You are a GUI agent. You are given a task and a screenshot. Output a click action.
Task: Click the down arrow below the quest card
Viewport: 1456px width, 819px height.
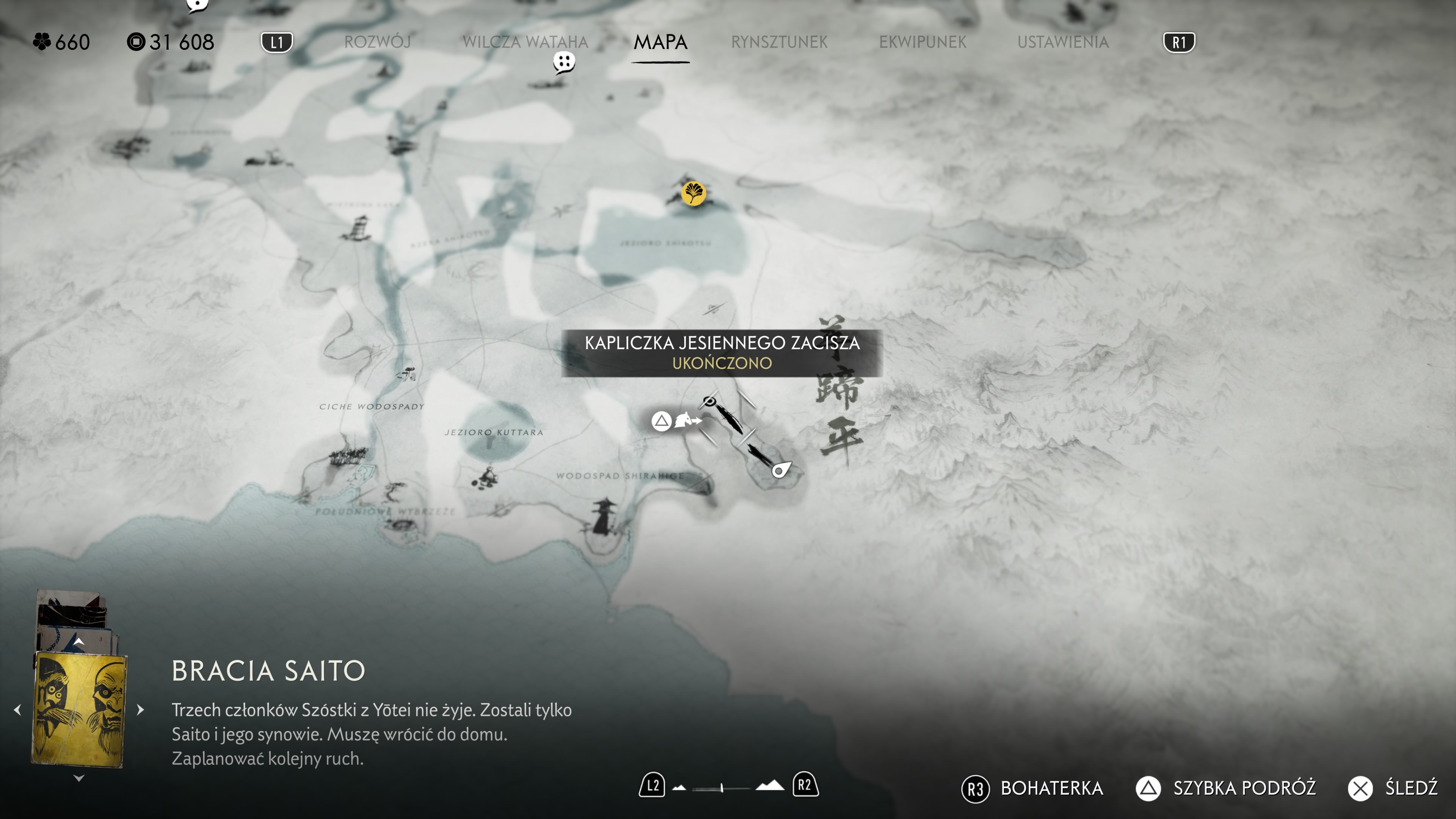click(78, 778)
